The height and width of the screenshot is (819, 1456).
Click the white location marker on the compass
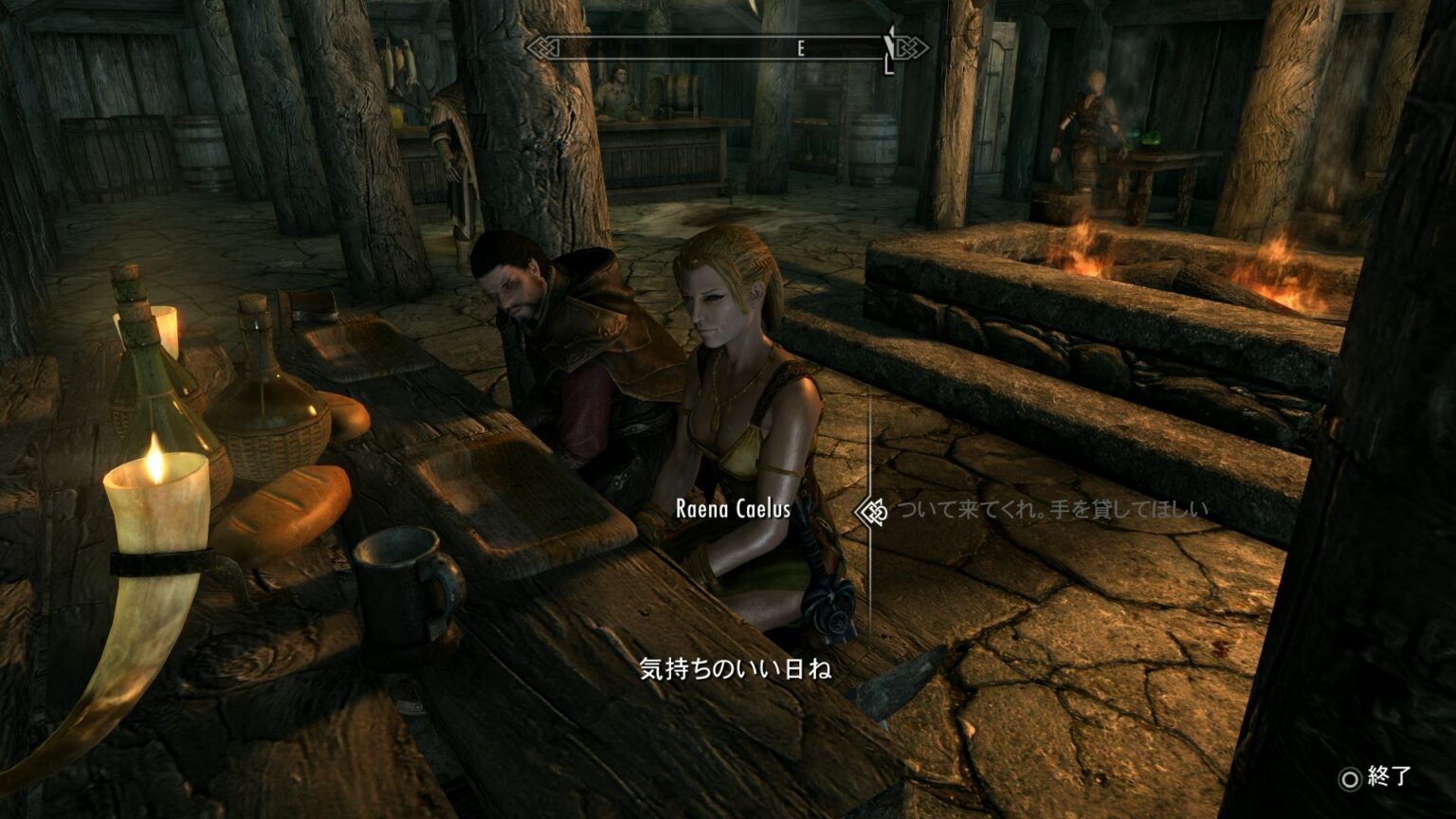click(886, 43)
